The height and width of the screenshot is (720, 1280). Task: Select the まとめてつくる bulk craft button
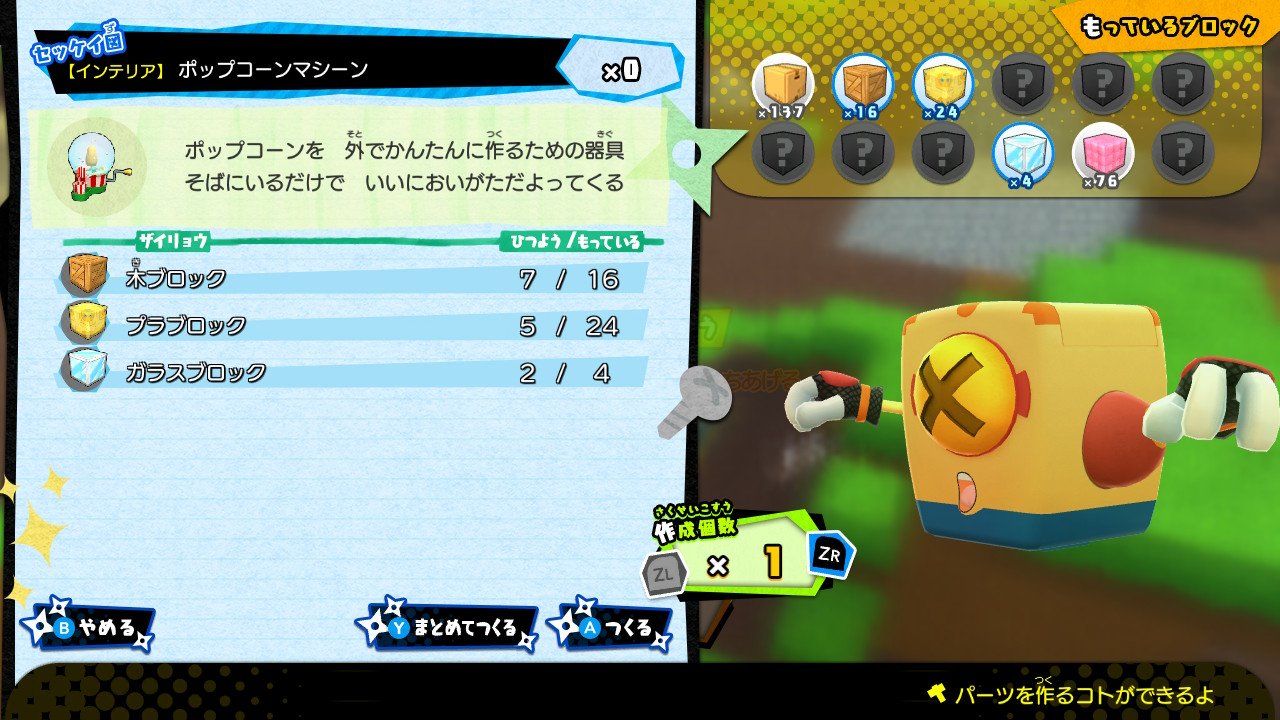click(450, 627)
